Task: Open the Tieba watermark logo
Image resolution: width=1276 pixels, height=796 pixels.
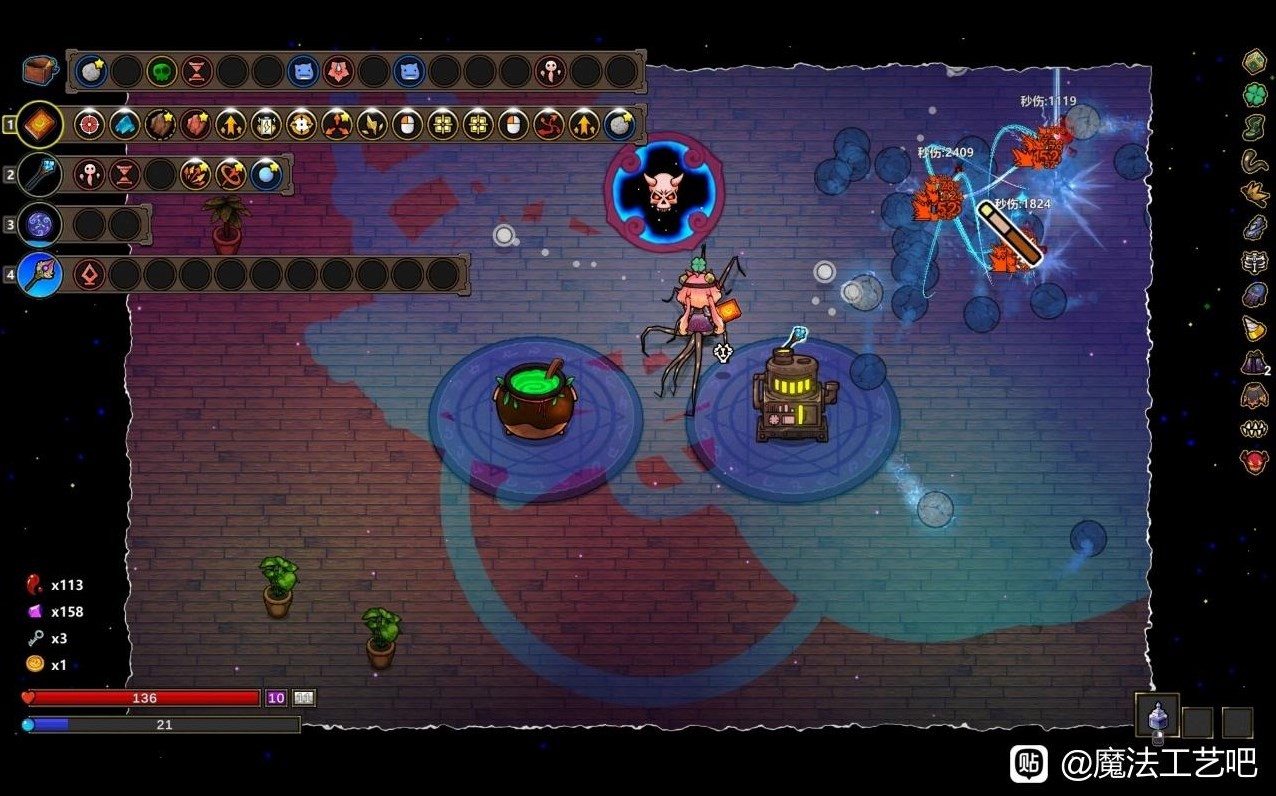Action: point(1029,763)
